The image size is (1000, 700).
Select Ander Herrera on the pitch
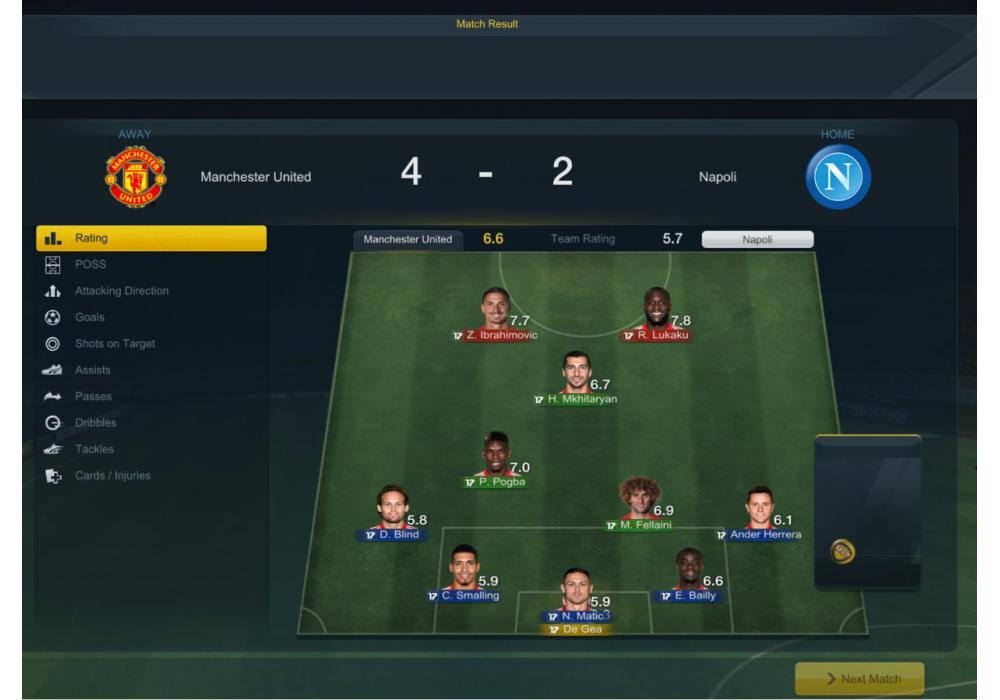click(760, 509)
